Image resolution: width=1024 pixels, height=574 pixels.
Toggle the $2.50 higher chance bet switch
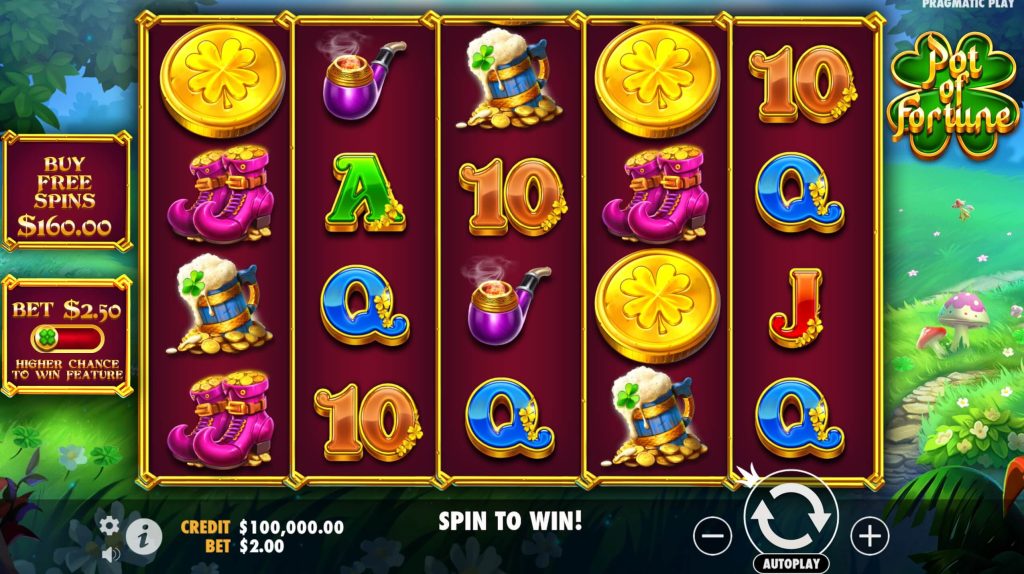[67, 337]
